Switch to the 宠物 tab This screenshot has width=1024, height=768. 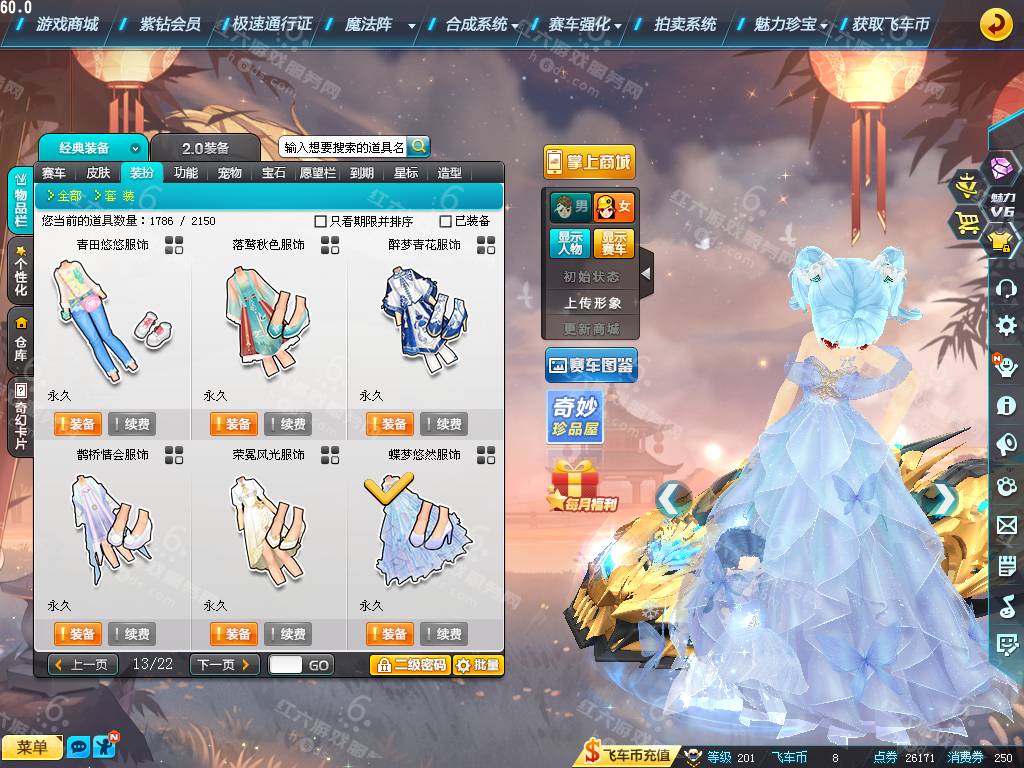[230, 173]
